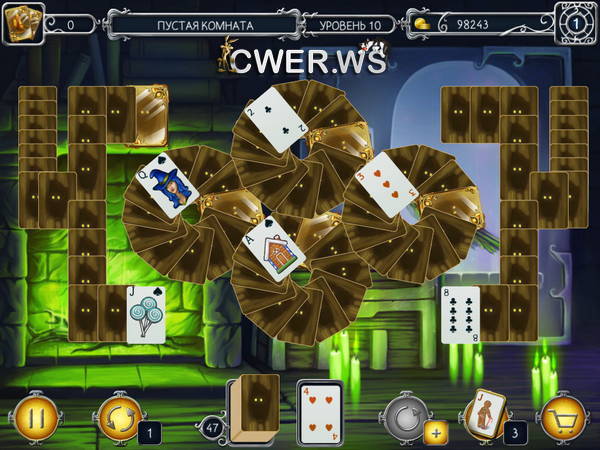Screen dimensions: 600x450
Task: Use the reshuffle arrows button
Action: (118, 414)
